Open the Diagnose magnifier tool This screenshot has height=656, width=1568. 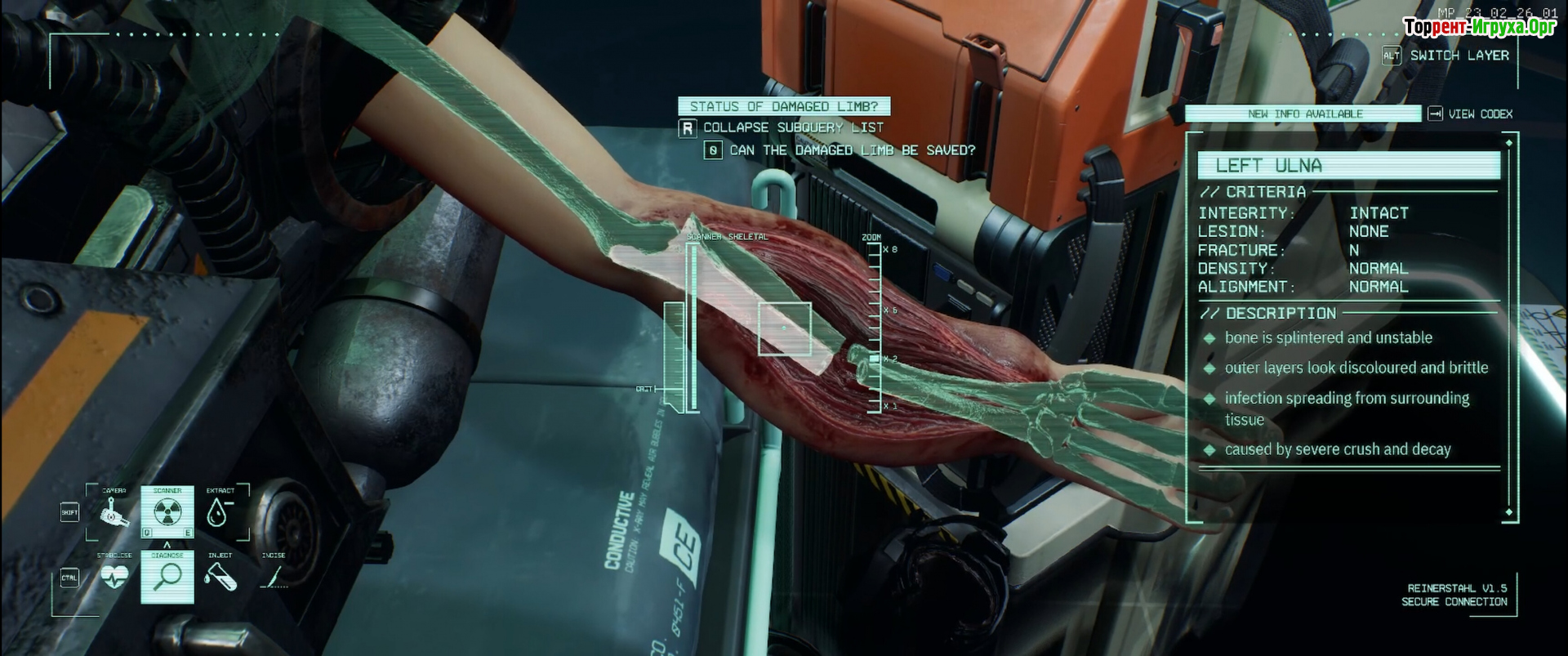167,577
